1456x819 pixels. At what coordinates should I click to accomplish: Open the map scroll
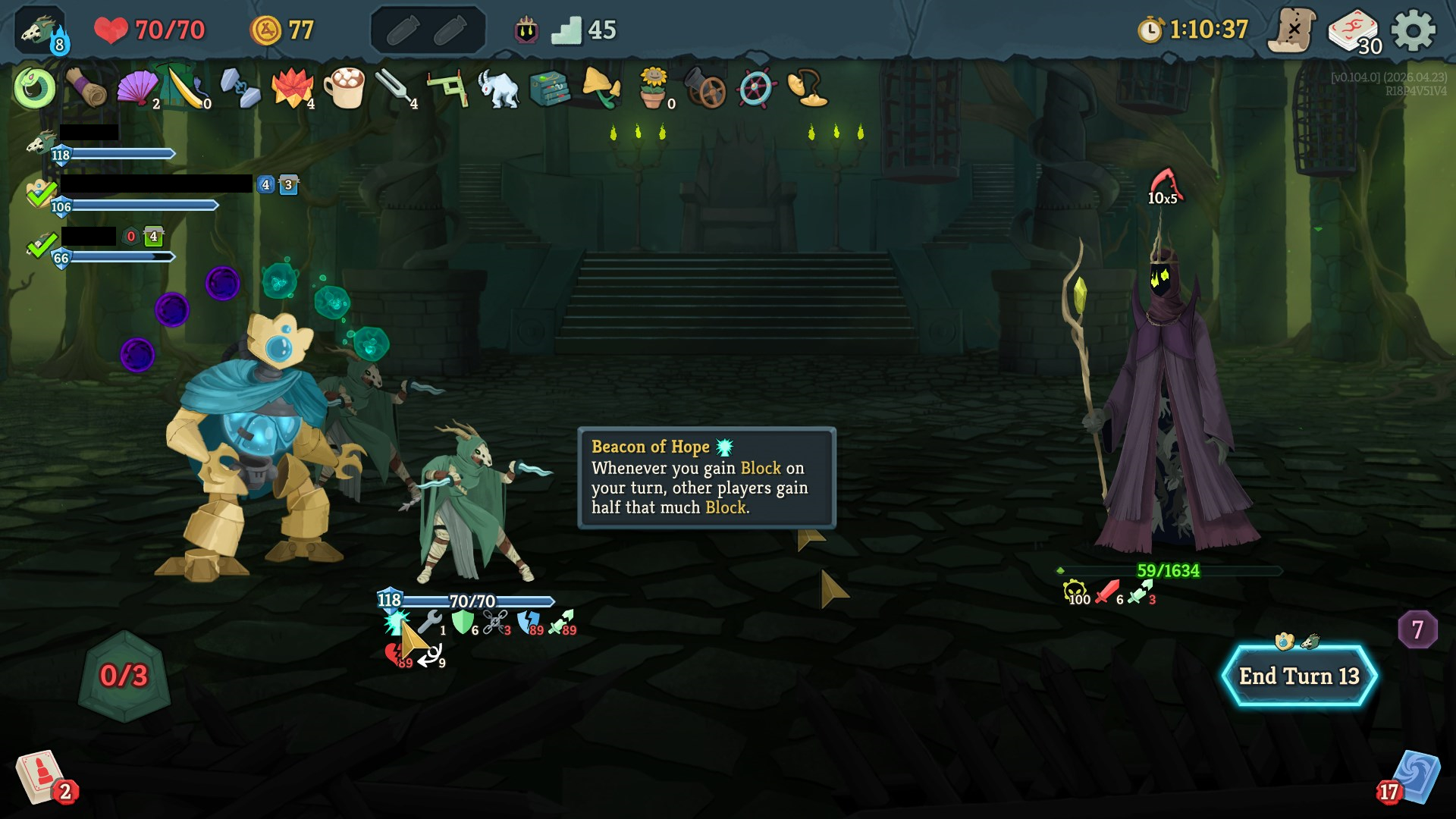coord(1292,31)
